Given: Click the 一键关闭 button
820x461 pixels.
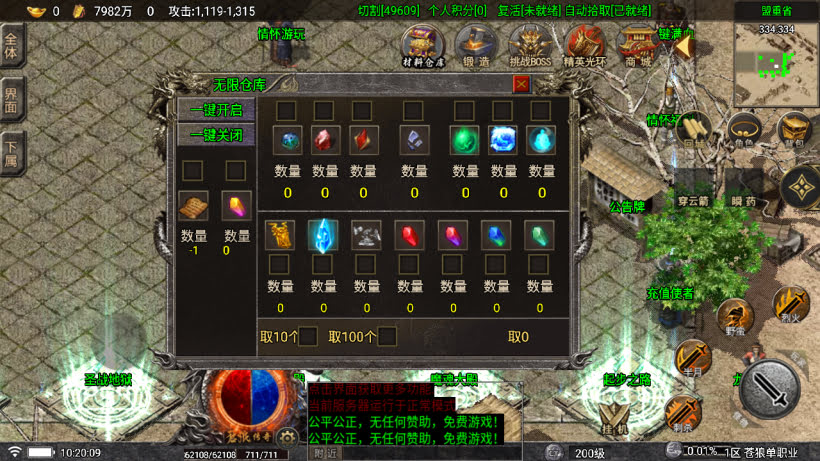Looking at the screenshot, I should coord(216,135).
